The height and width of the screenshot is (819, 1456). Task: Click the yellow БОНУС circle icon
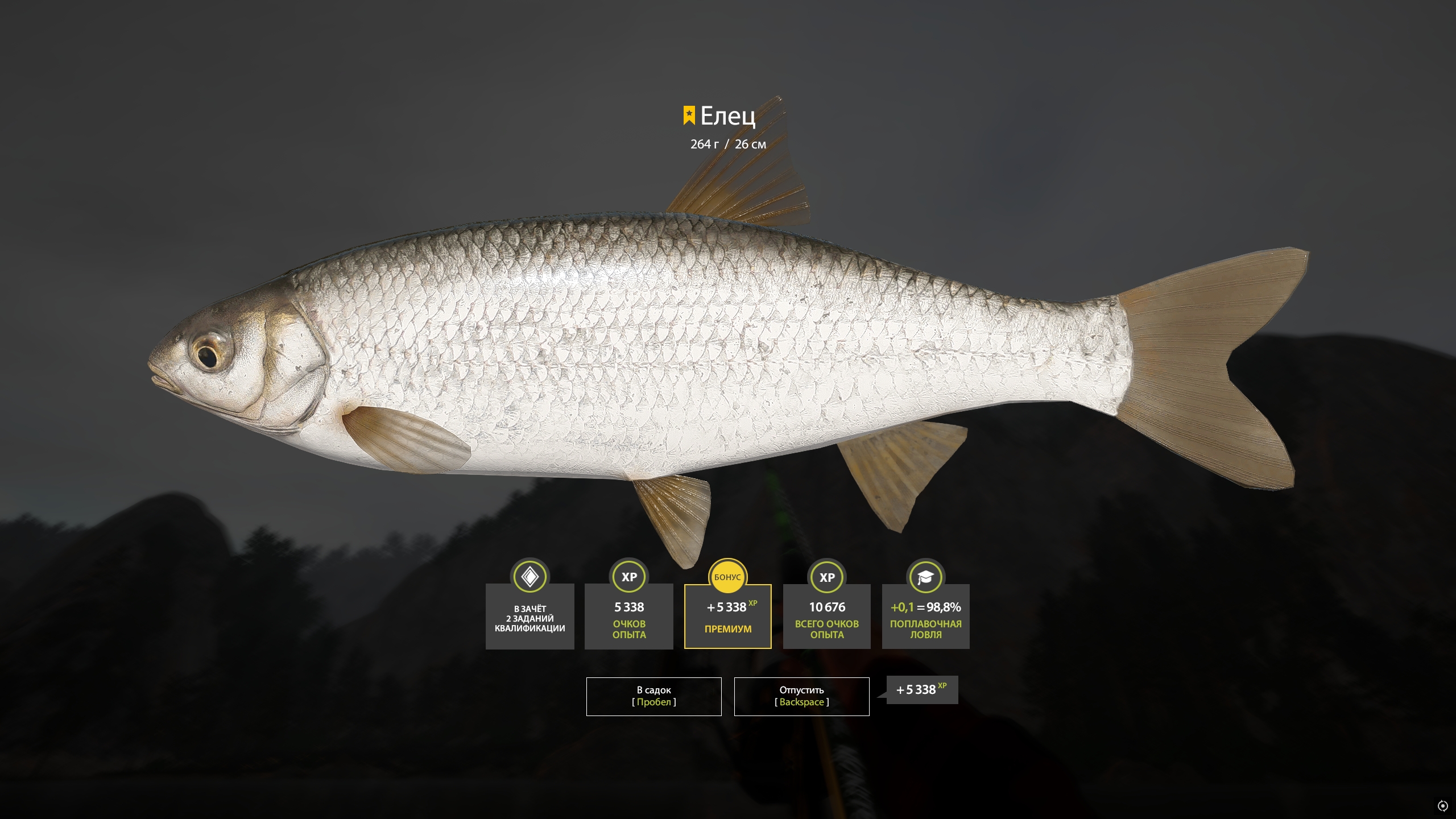coord(727,577)
